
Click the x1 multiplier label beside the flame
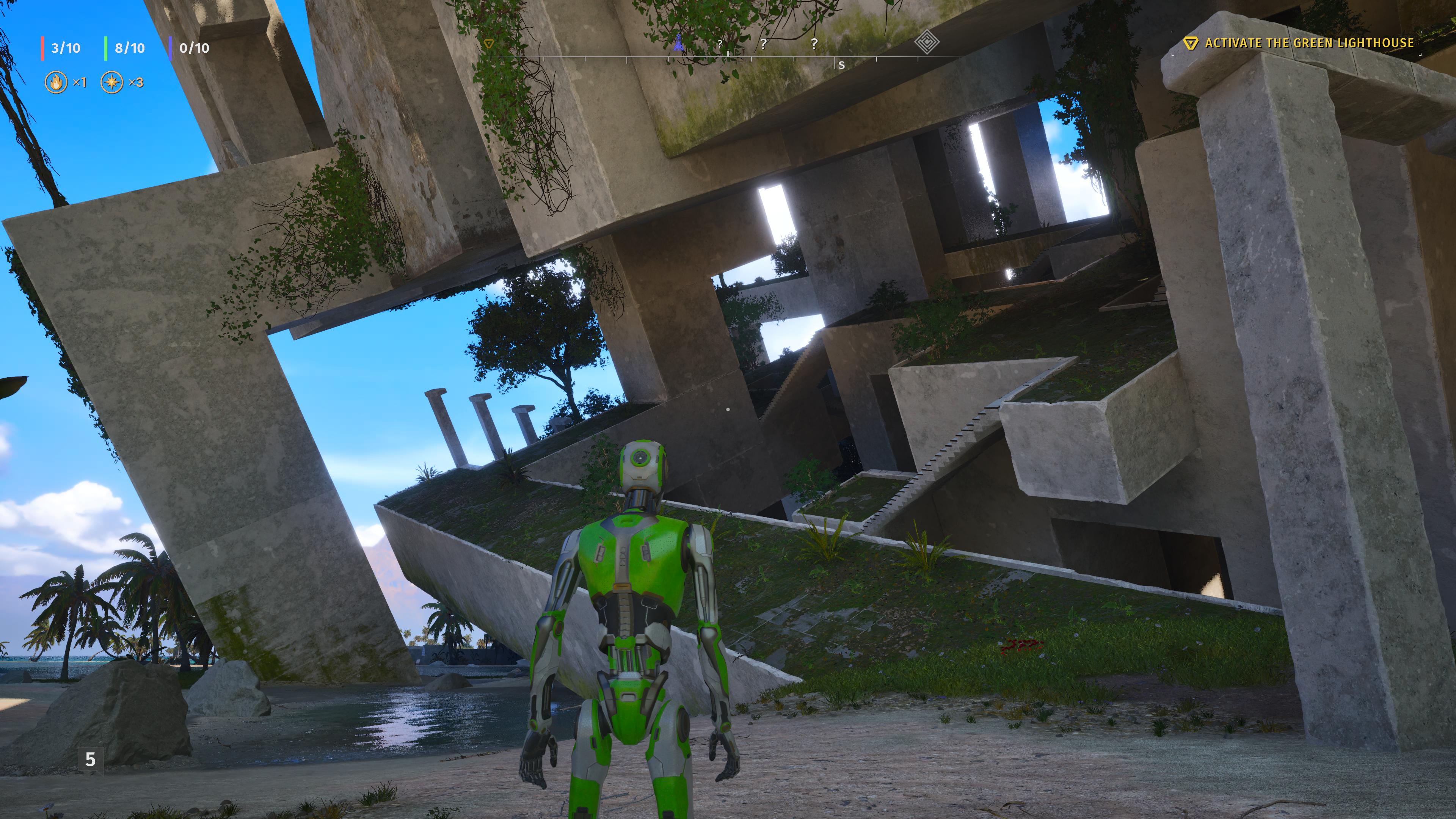coord(79,83)
